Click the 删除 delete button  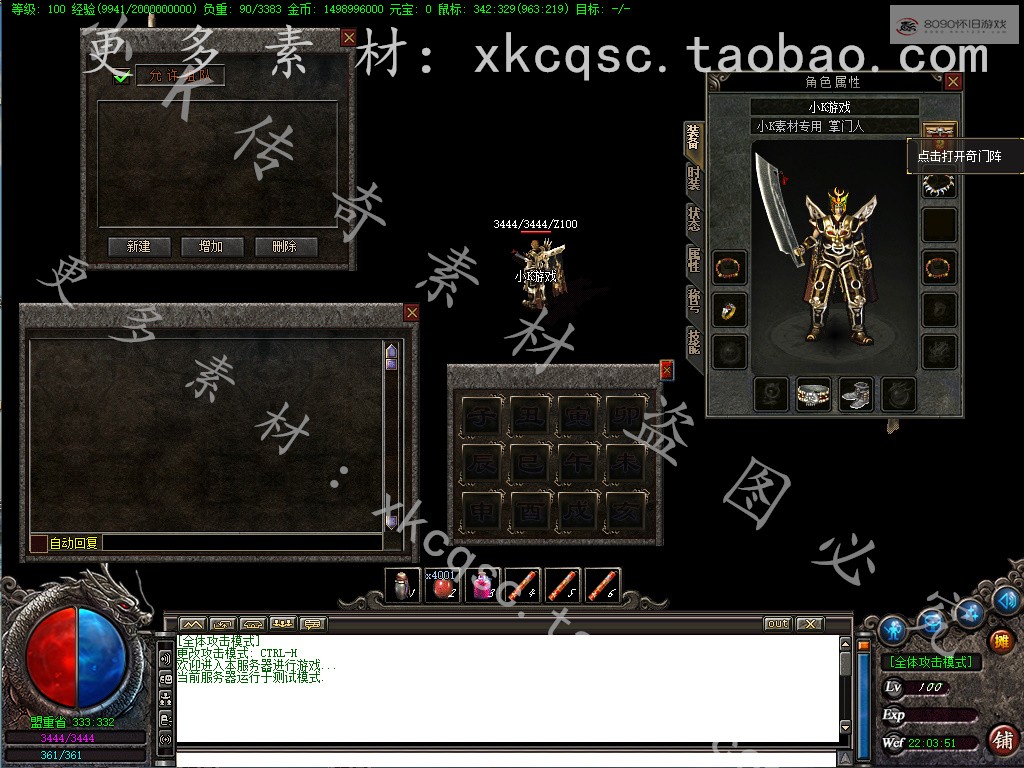click(x=285, y=247)
